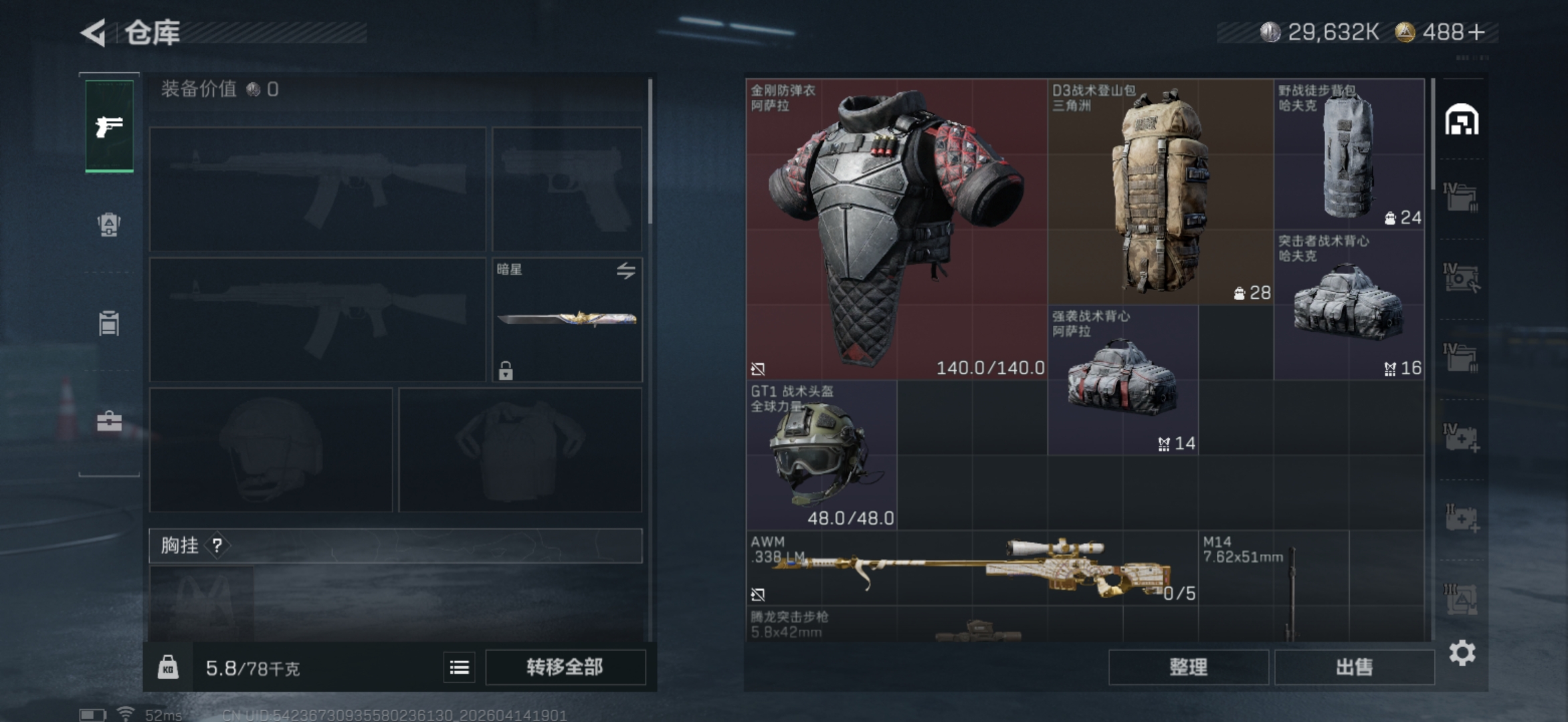Select the 强袭战术背心 chest rig

click(x=1122, y=380)
